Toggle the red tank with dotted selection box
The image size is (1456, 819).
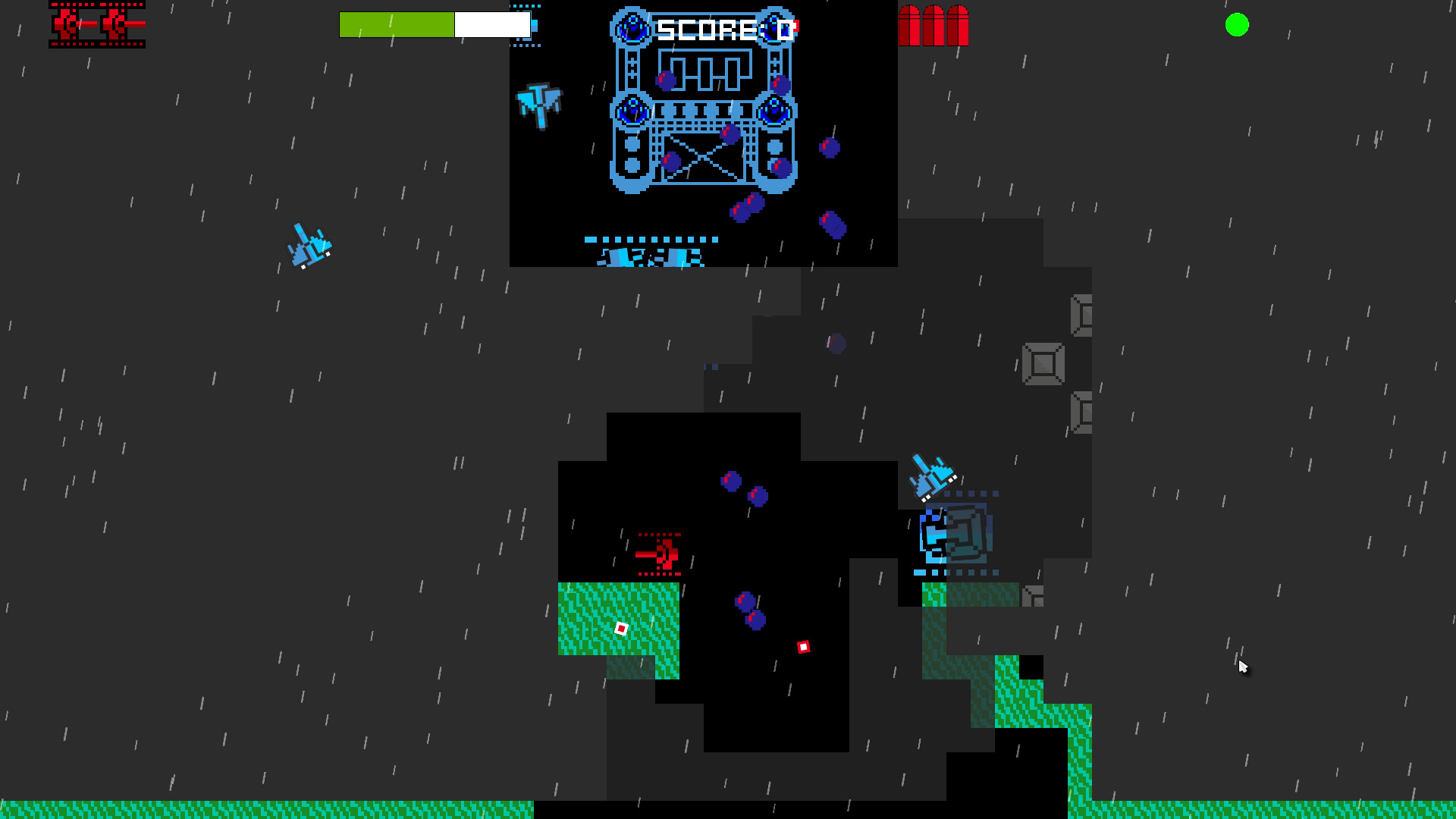pyautogui.click(x=658, y=556)
